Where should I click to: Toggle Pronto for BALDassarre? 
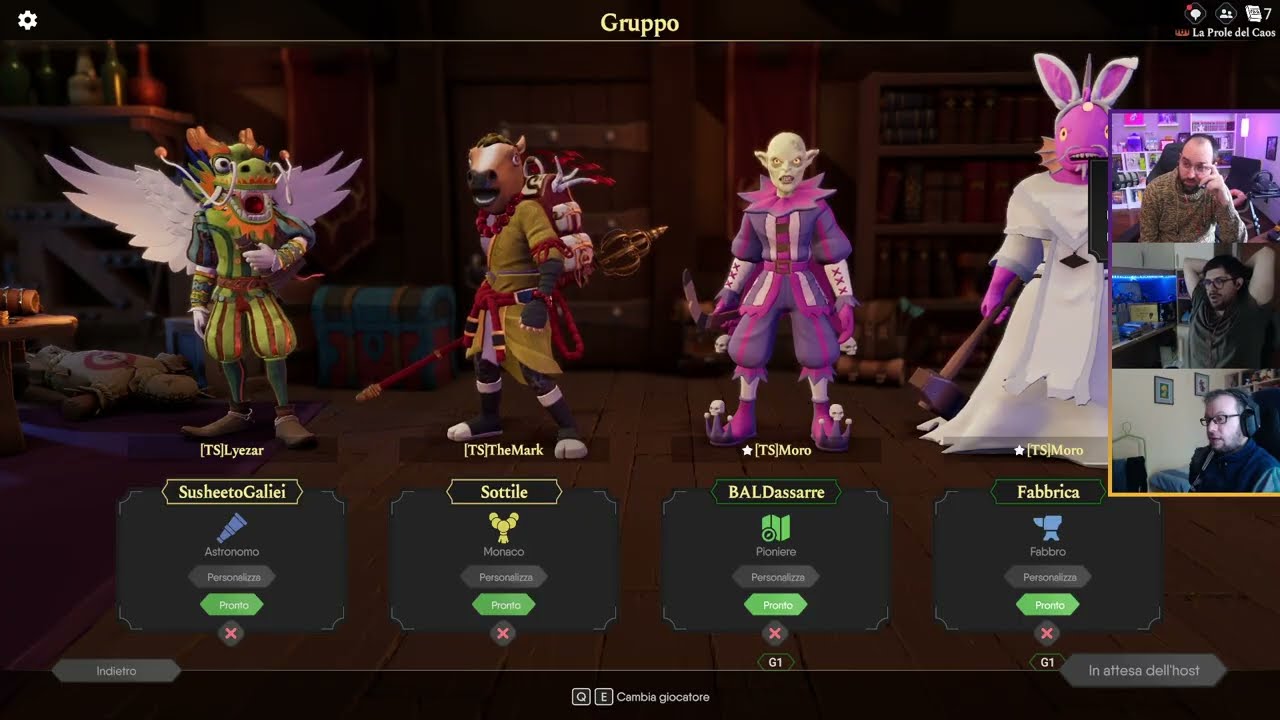(x=777, y=605)
